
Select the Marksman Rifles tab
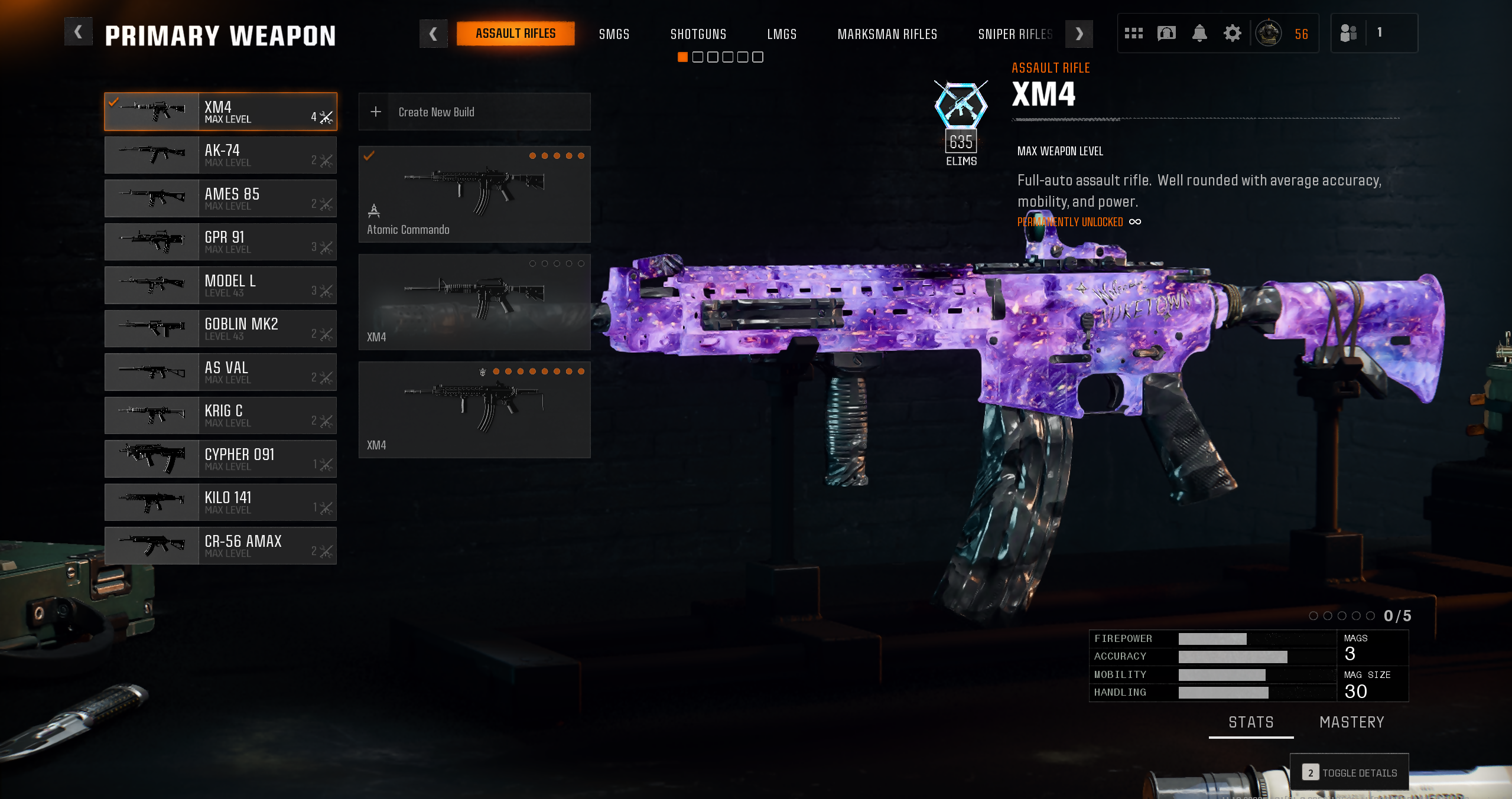tap(887, 34)
